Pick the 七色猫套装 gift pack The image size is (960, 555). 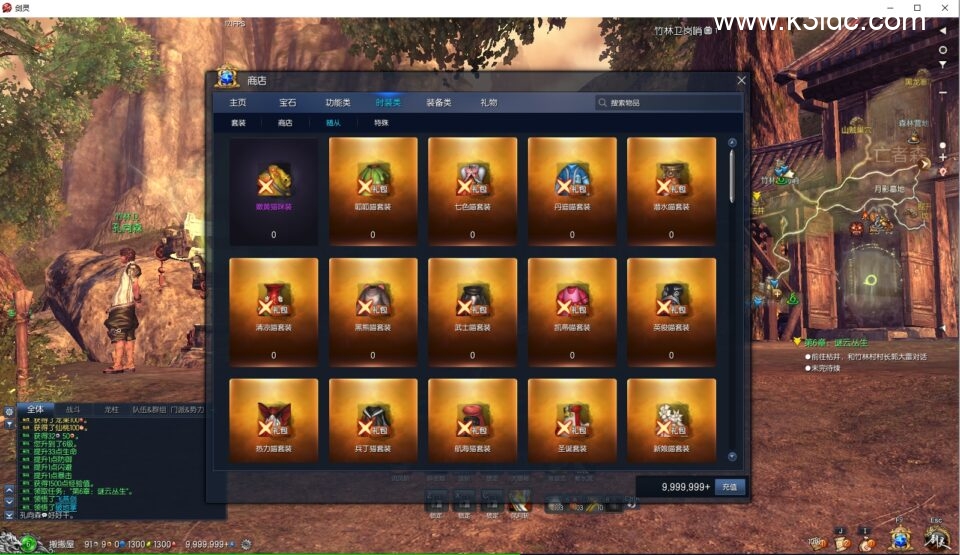pyautogui.click(x=472, y=191)
